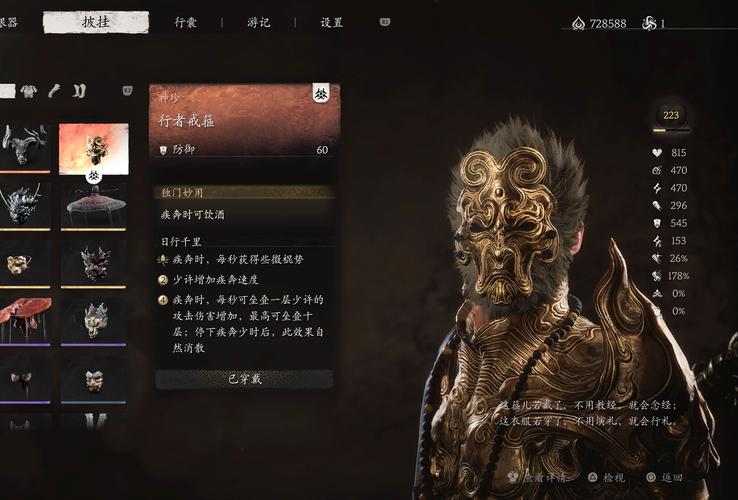Switch to the 游记 journal tab
This screenshot has width=738, height=500.
click(x=258, y=22)
